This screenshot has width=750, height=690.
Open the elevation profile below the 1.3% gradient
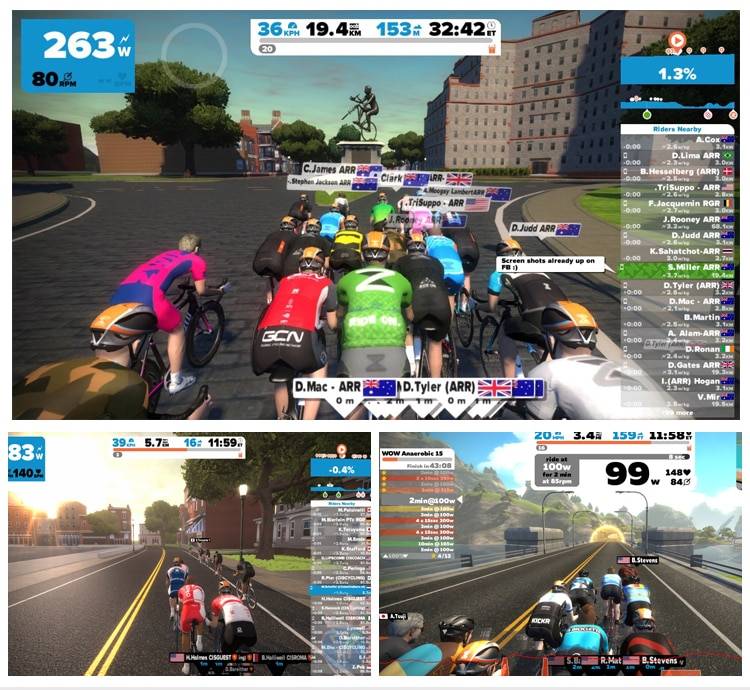[x=677, y=100]
